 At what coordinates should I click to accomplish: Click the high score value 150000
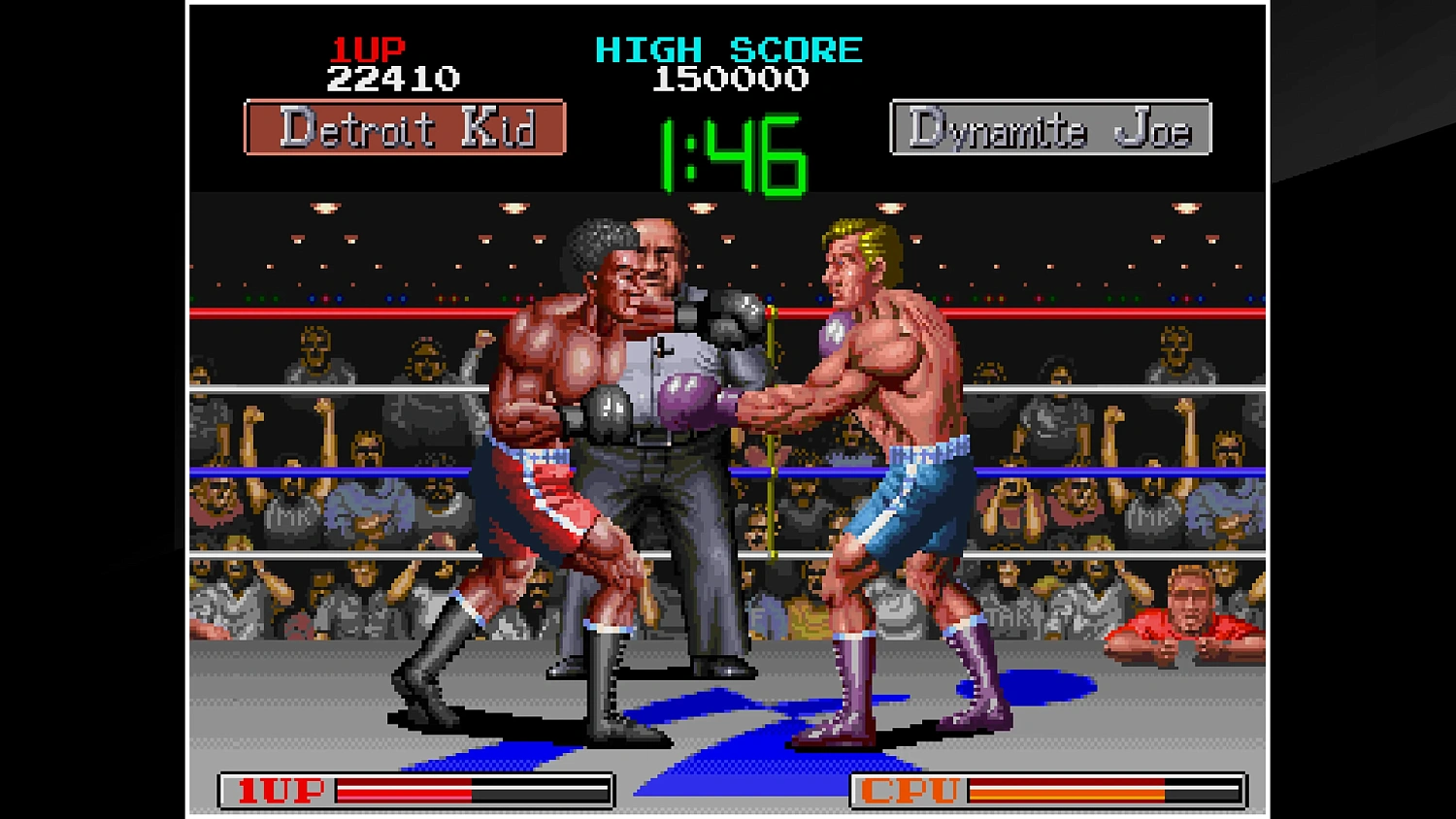point(728,80)
